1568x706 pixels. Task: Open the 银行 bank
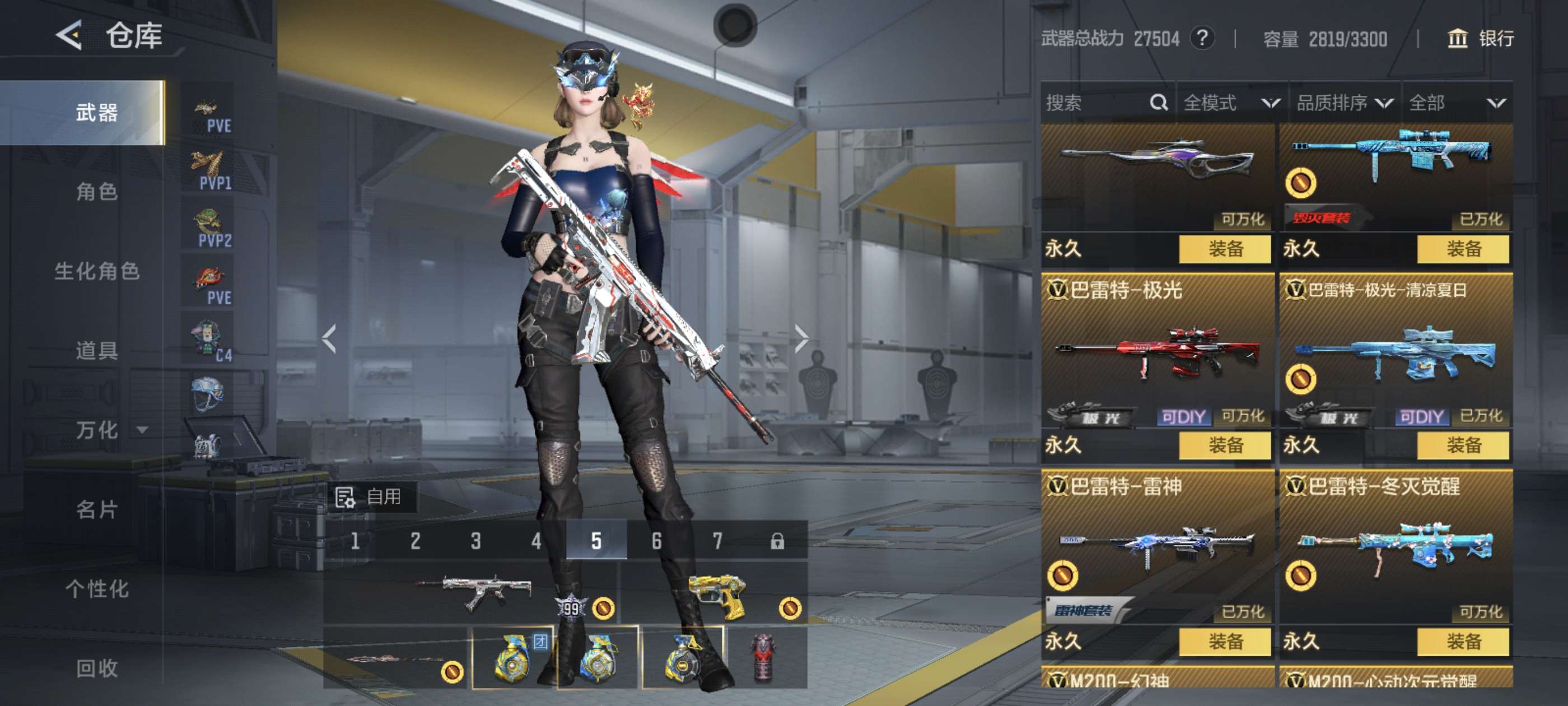[1480, 39]
